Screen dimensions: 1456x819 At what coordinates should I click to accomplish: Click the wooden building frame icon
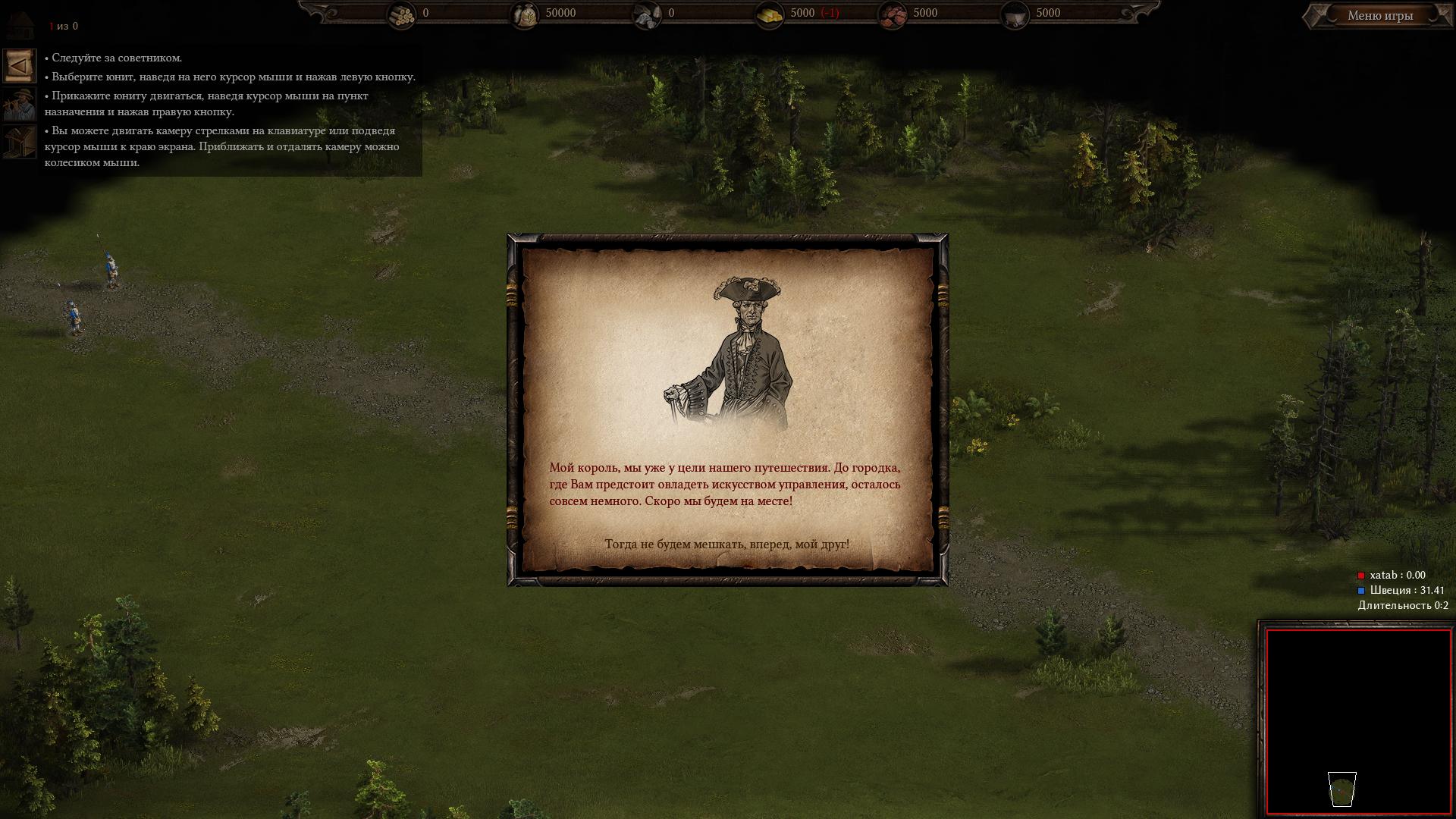coord(19,142)
